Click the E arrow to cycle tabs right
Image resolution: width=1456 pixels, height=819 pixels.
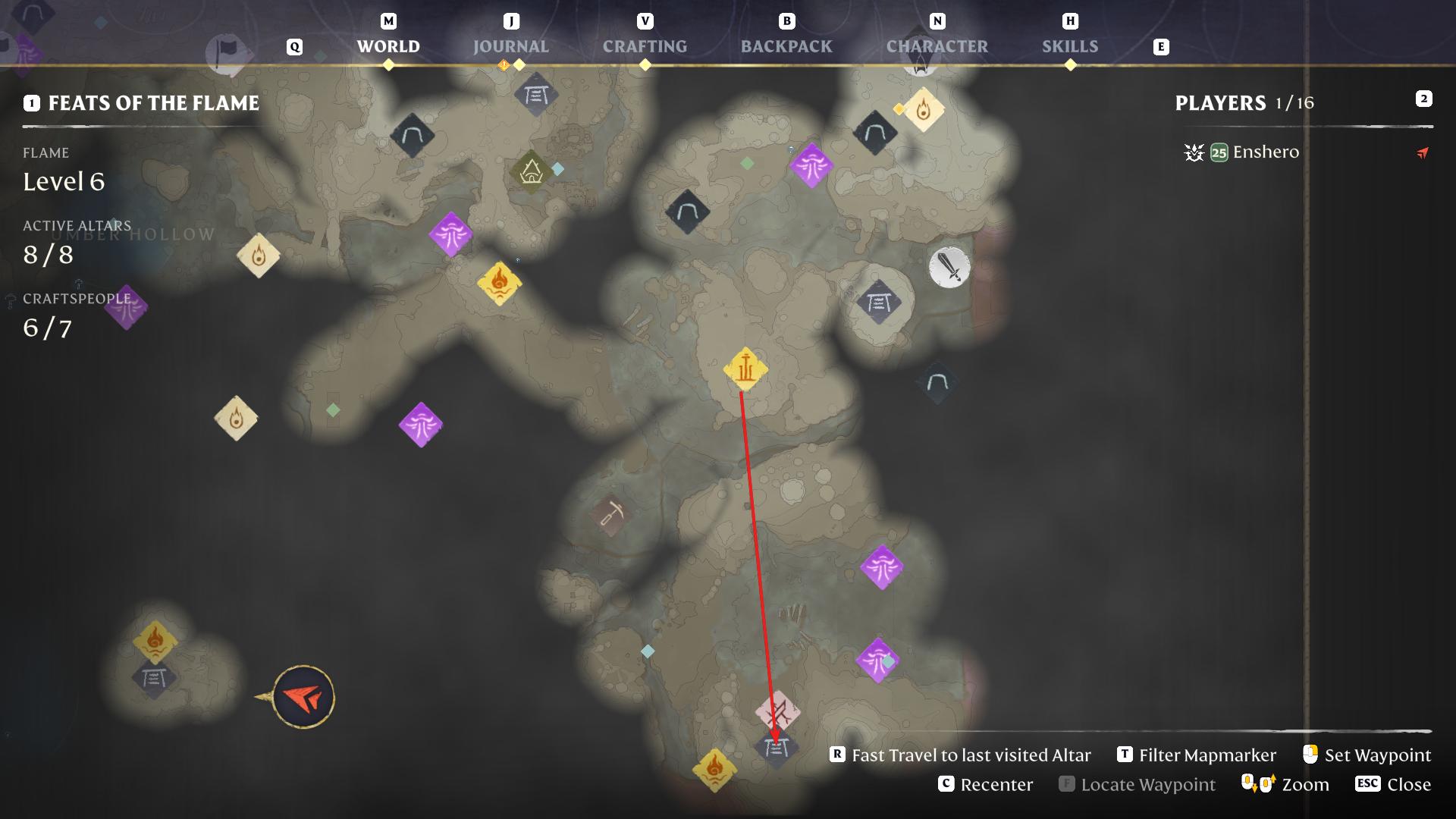coord(1160,47)
